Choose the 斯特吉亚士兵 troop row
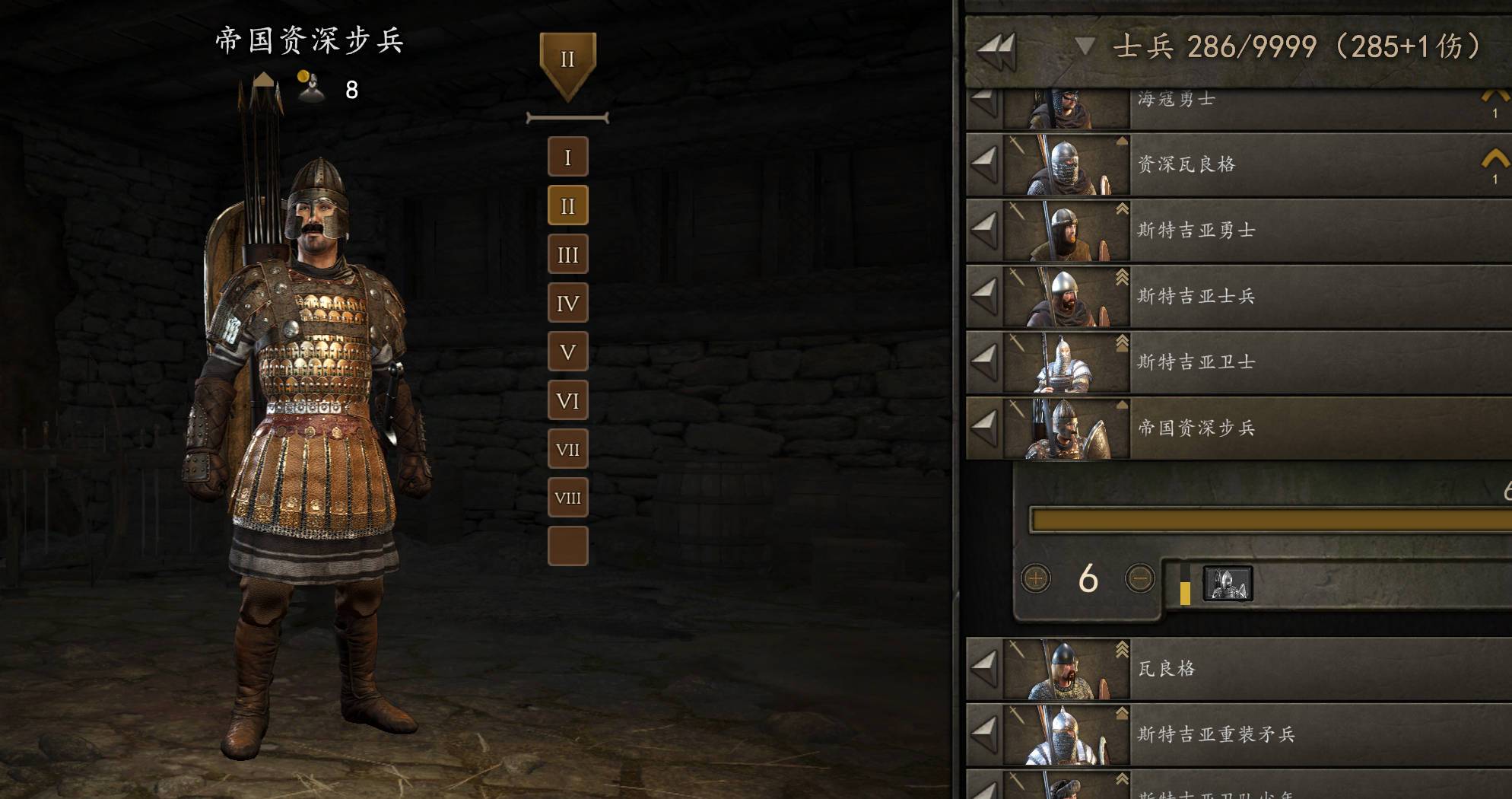 [x=1293, y=296]
